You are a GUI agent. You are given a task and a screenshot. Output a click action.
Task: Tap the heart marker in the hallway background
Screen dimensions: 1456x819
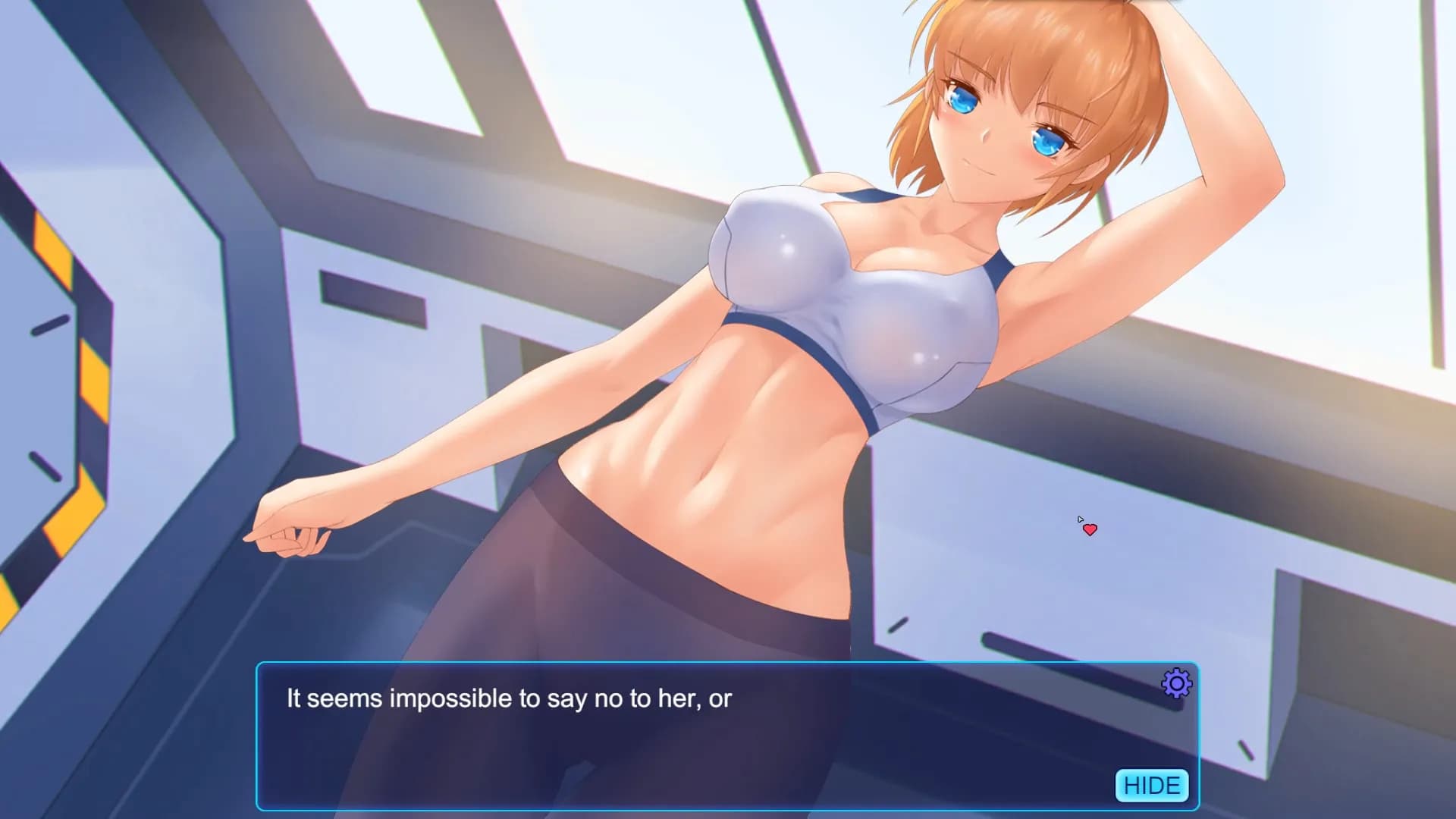click(1090, 529)
